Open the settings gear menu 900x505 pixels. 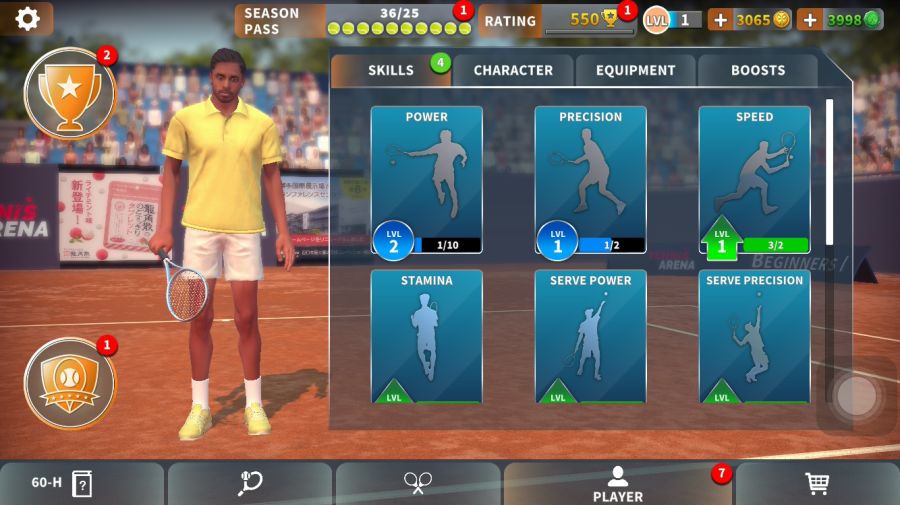(x=27, y=19)
